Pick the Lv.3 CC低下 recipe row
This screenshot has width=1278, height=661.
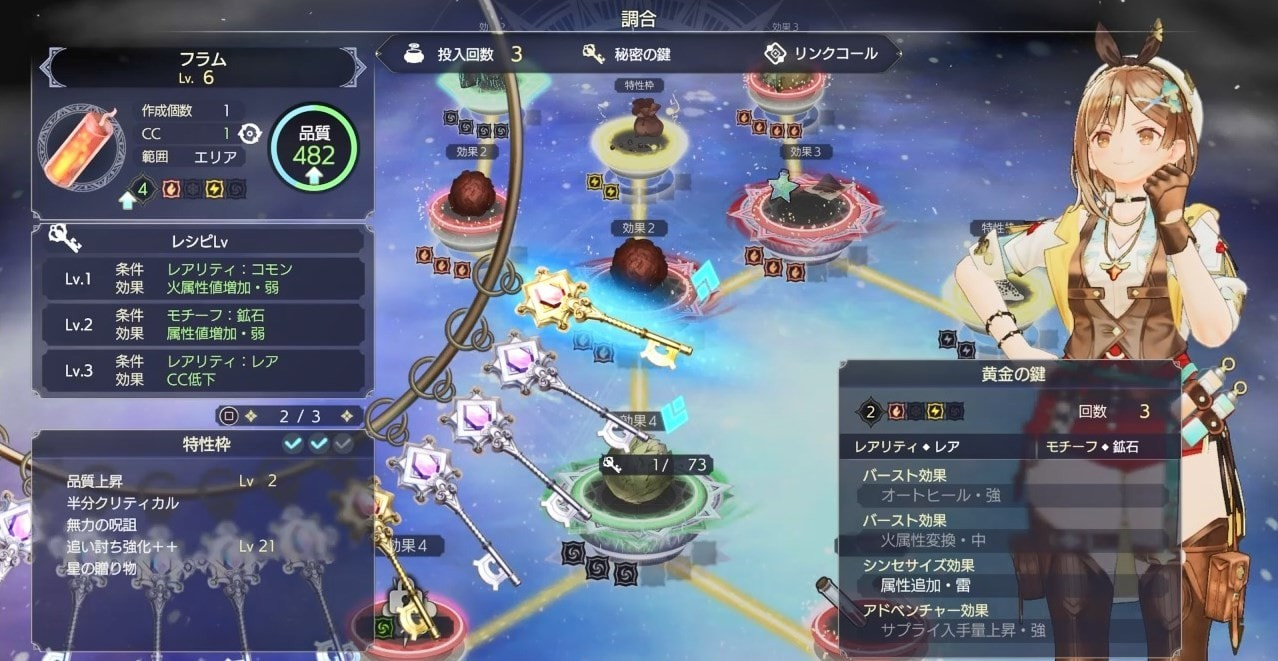203,370
